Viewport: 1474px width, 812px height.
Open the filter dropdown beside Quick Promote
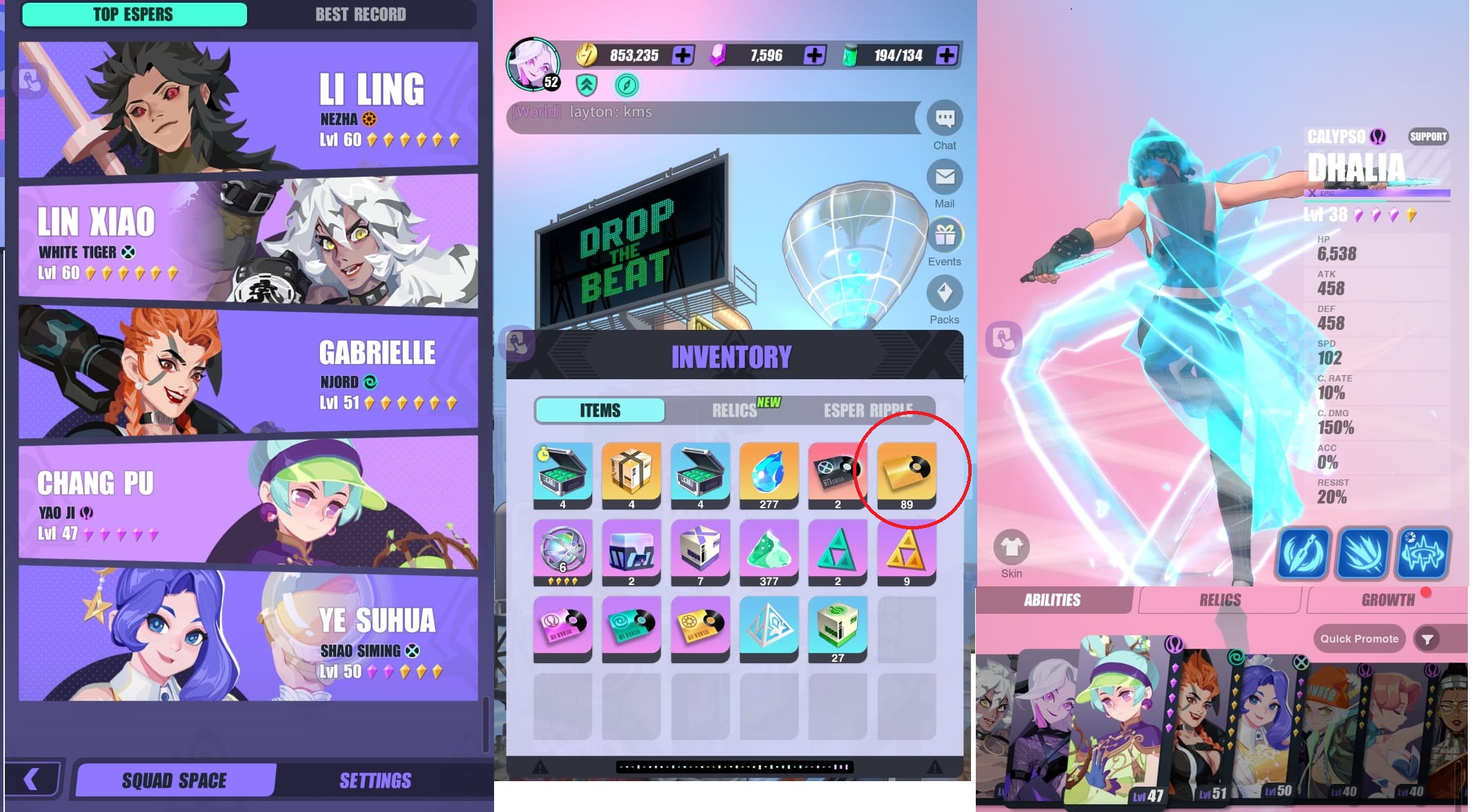pos(1427,638)
